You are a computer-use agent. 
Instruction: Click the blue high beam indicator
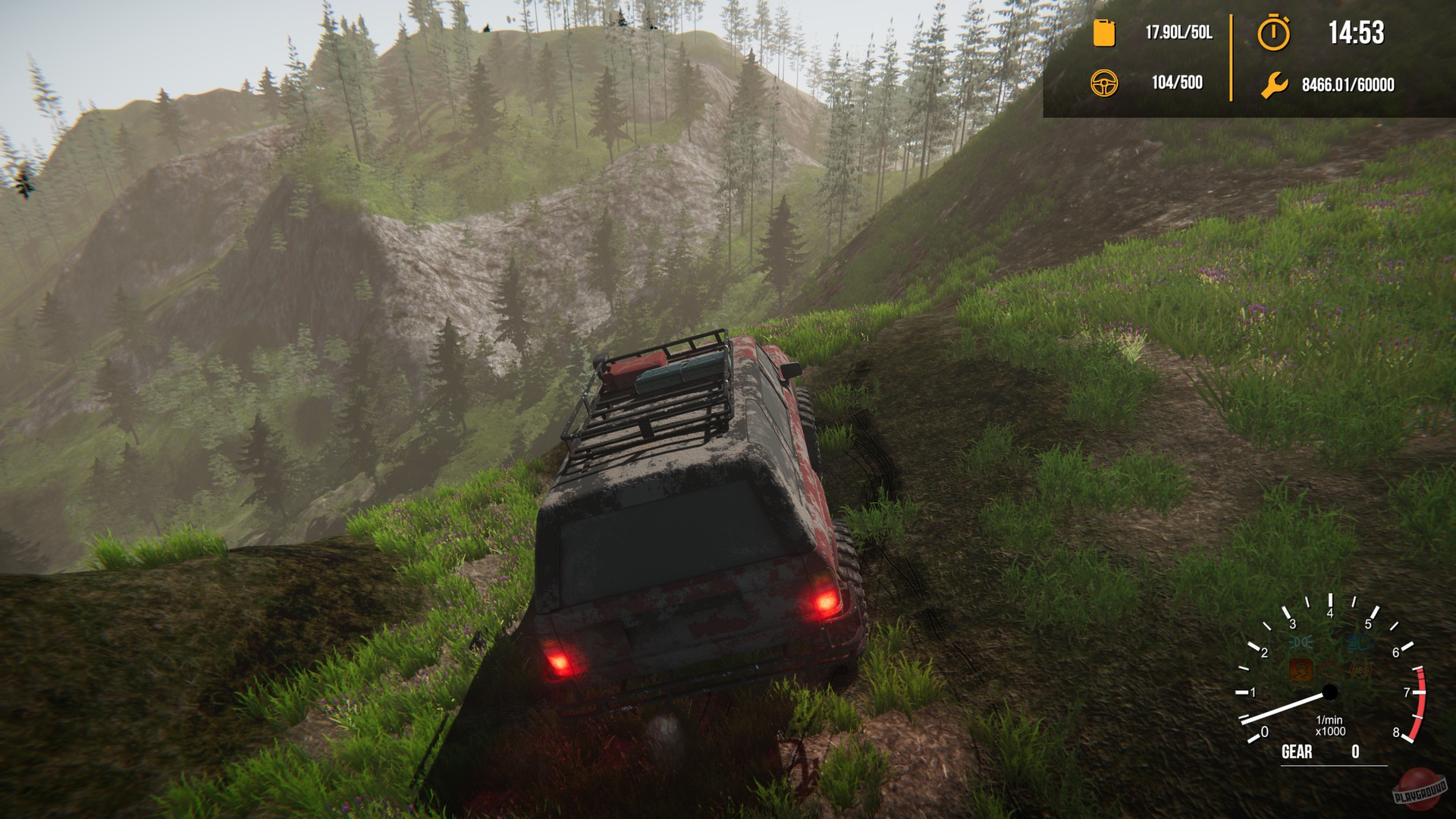coord(1359,643)
